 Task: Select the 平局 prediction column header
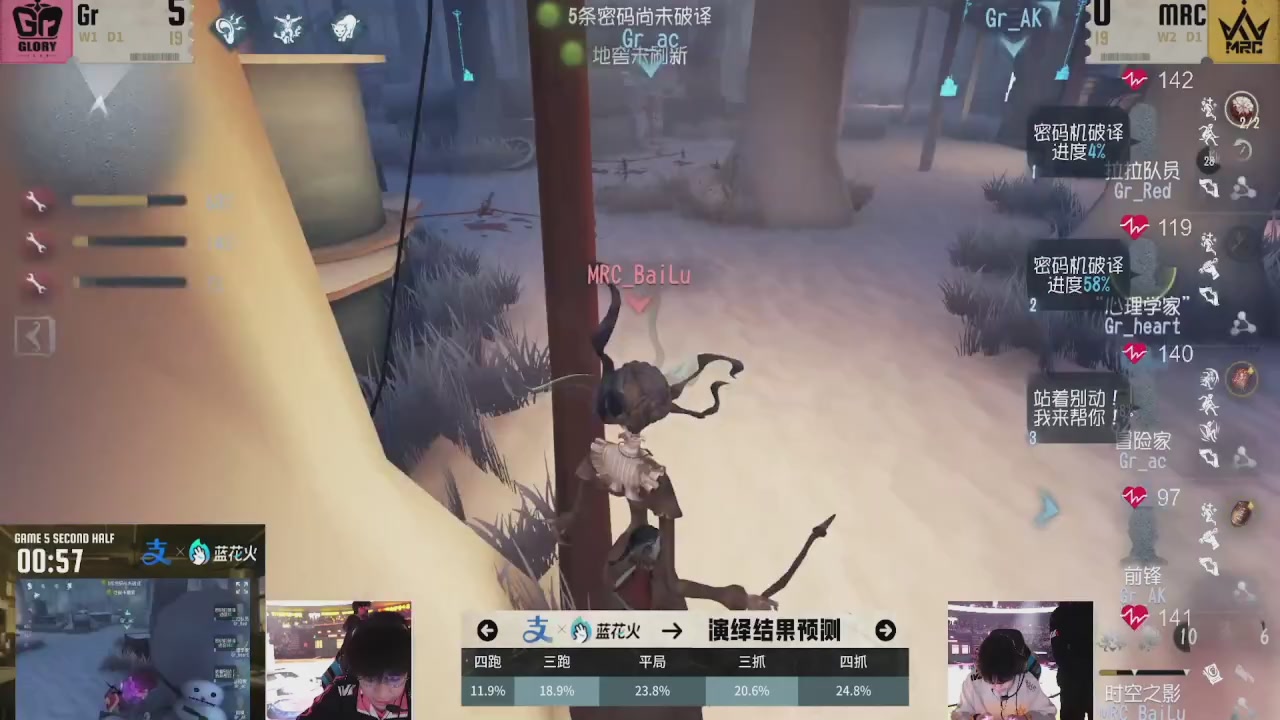(x=652, y=661)
